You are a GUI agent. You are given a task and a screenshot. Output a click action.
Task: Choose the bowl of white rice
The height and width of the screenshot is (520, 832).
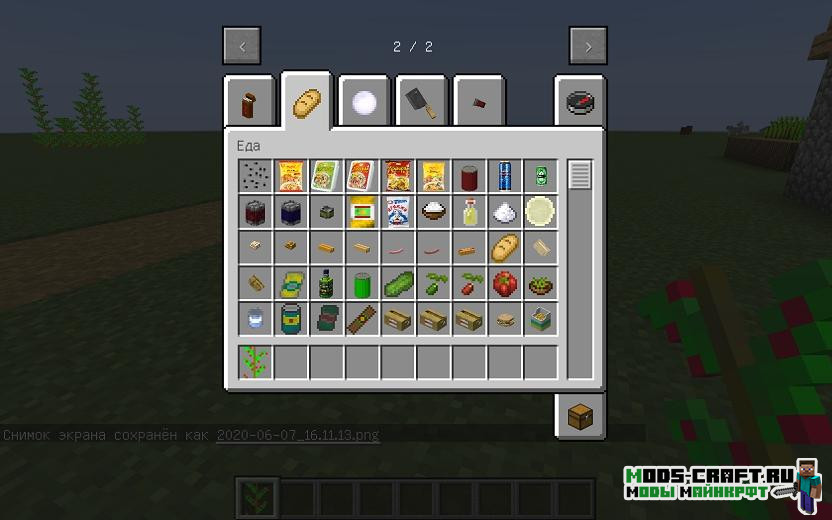point(434,212)
